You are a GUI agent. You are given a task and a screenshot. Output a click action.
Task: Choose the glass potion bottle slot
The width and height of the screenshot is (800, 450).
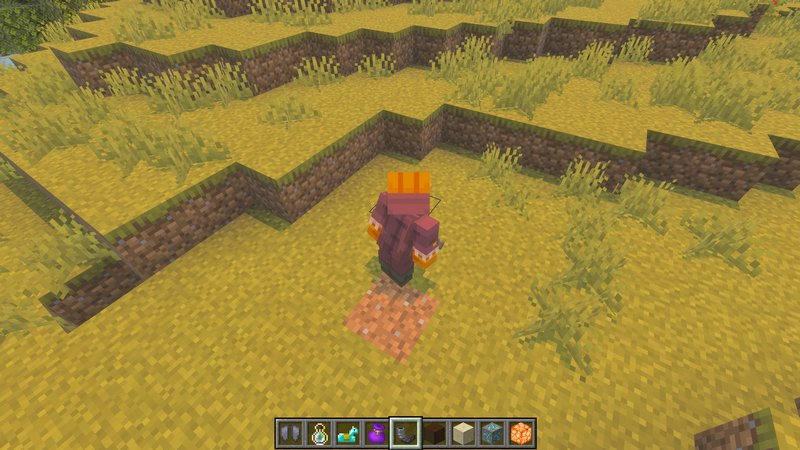(x=318, y=433)
